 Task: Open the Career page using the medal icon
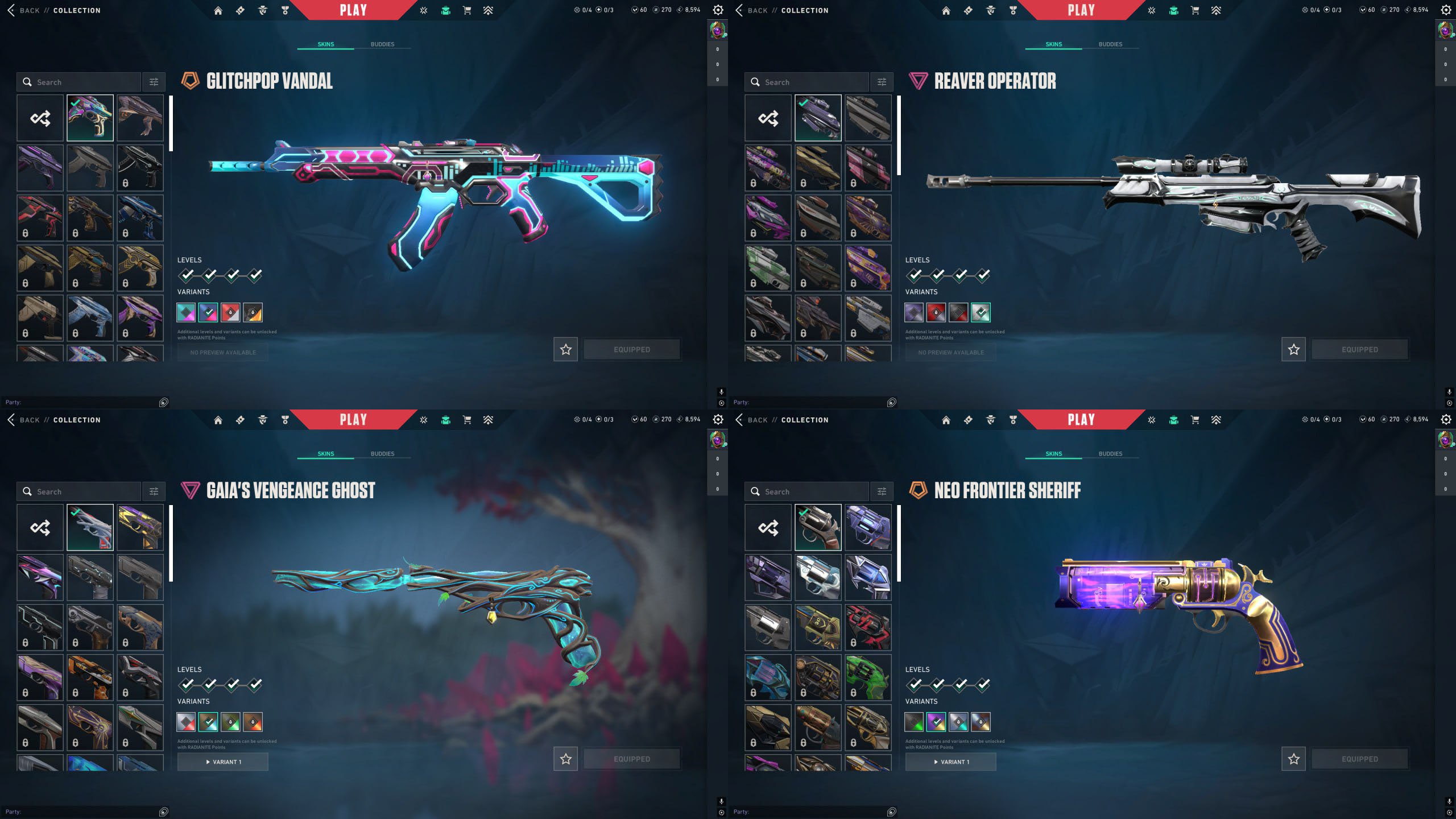[283, 10]
